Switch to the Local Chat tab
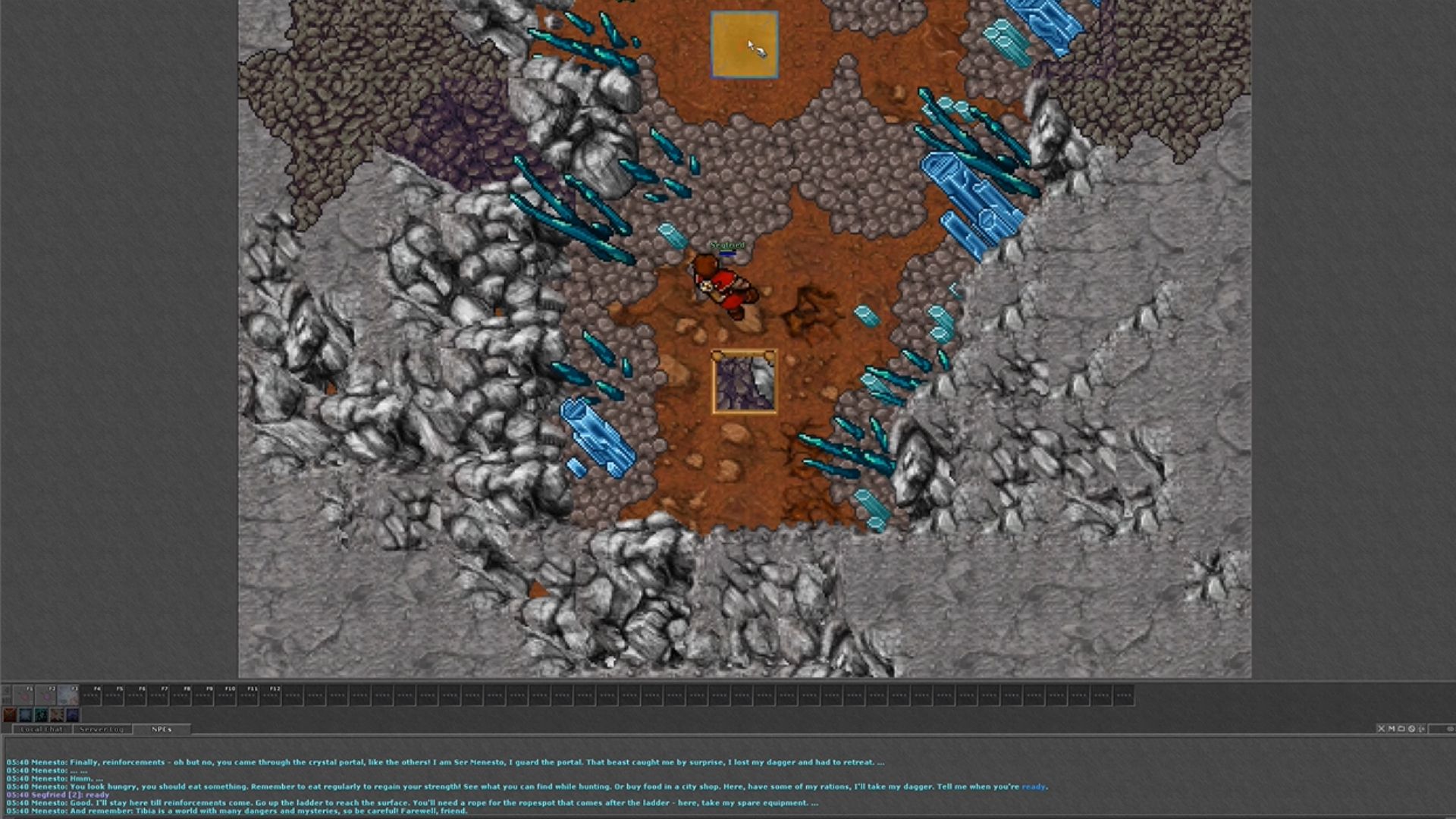Viewport: 1456px width, 819px height. pos(42,730)
